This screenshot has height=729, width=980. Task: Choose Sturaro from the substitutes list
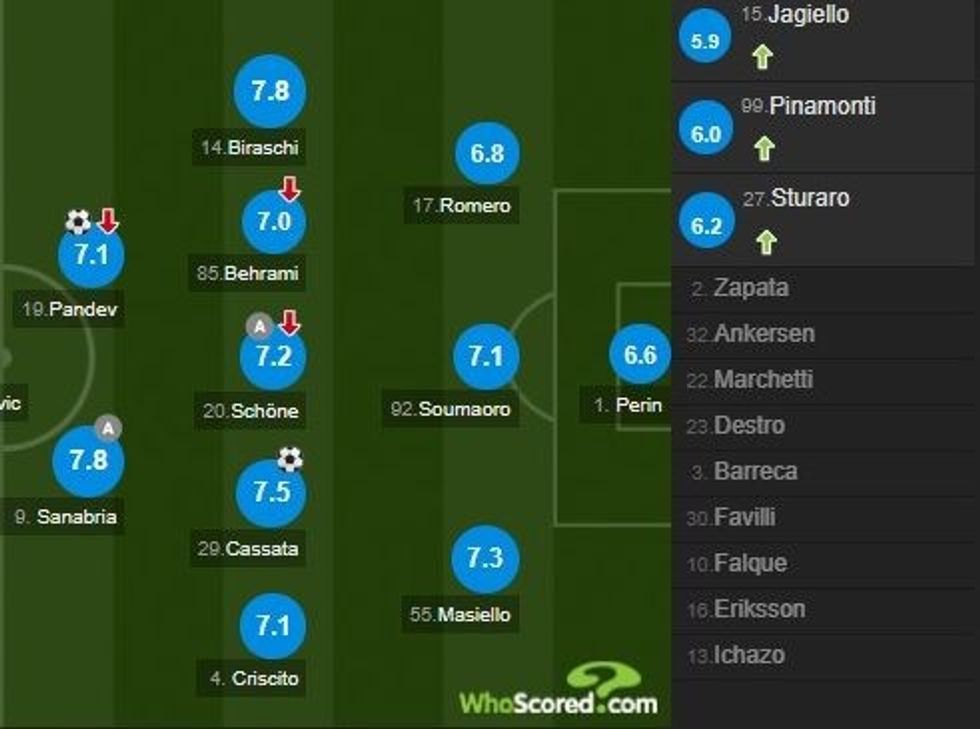pos(809,198)
